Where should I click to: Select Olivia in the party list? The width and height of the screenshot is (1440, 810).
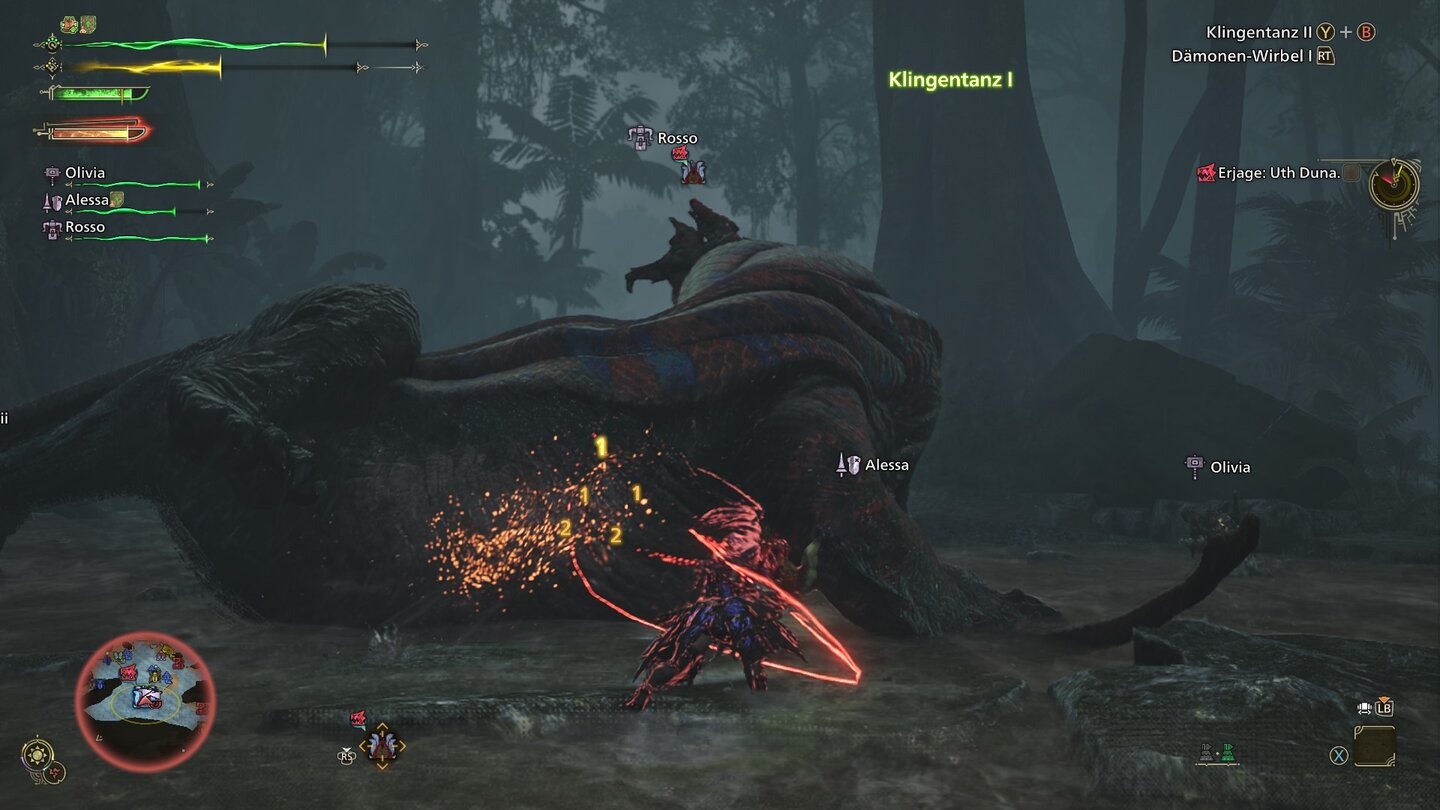point(84,173)
